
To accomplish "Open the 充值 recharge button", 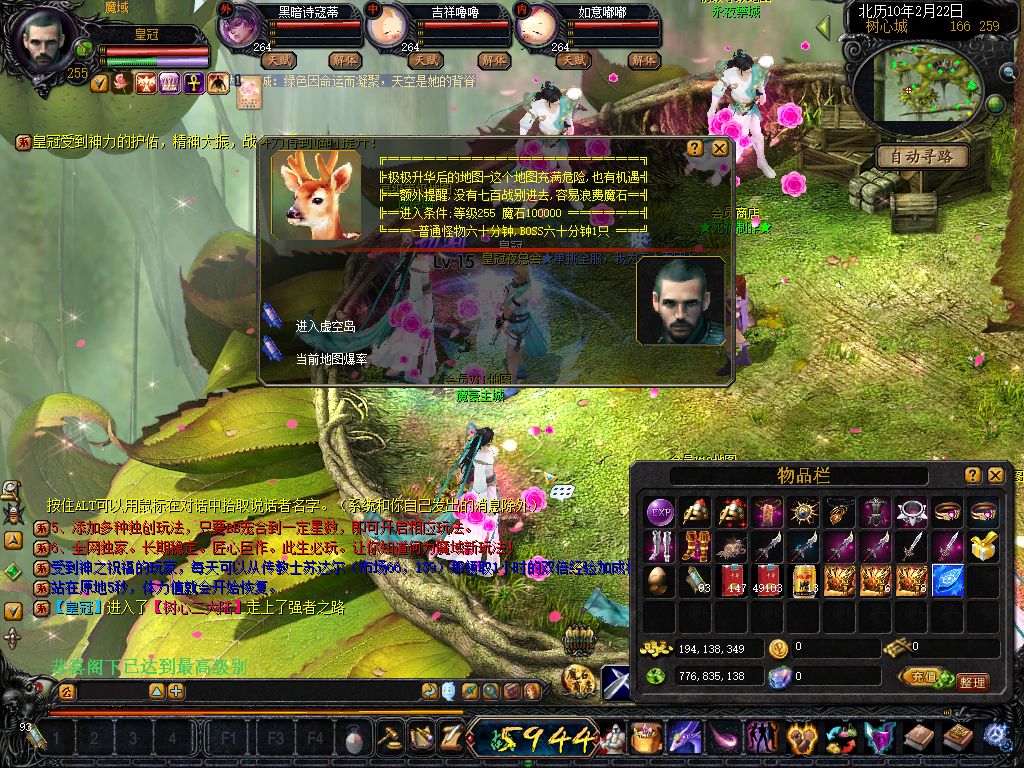I will pos(920,677).
